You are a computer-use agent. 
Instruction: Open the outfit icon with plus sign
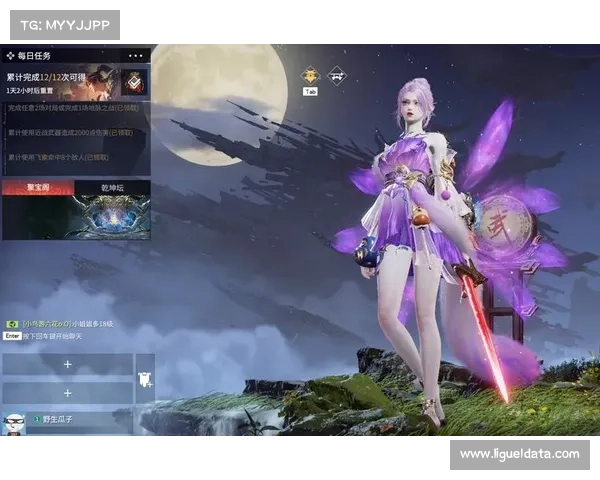144,377
